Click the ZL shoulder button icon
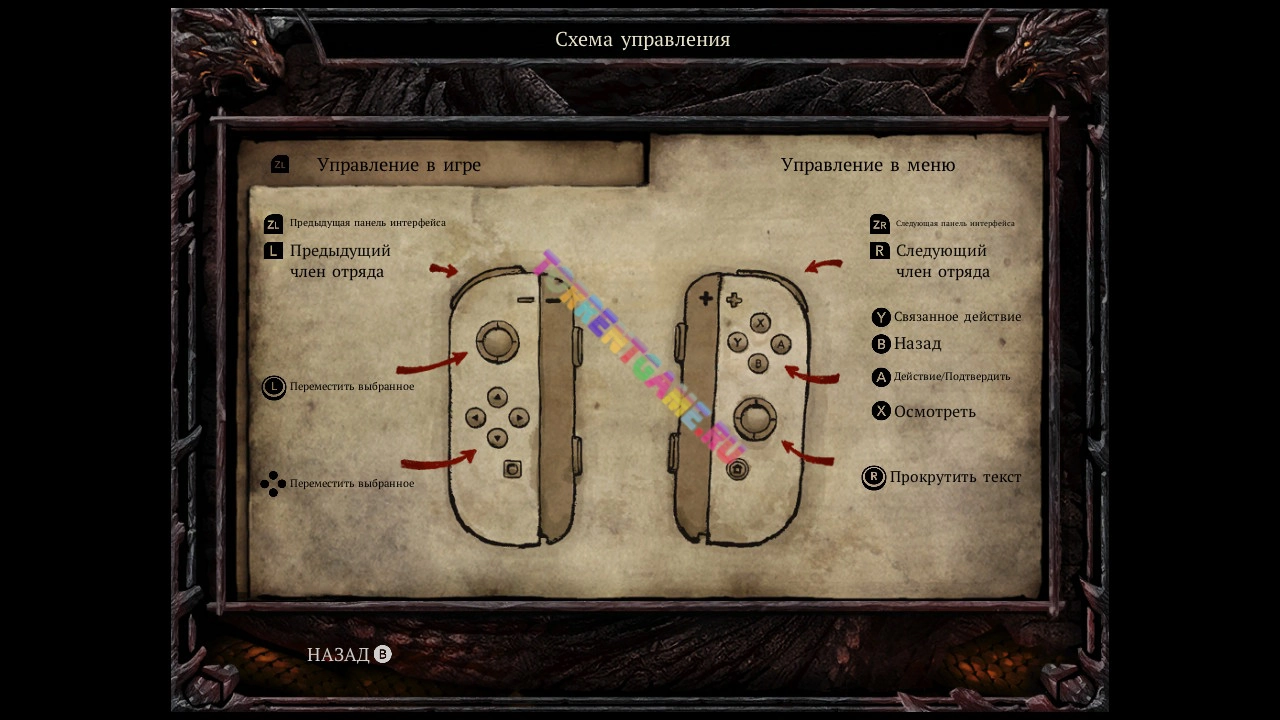Screen dimensions: 1280x720 pos(273,224)
